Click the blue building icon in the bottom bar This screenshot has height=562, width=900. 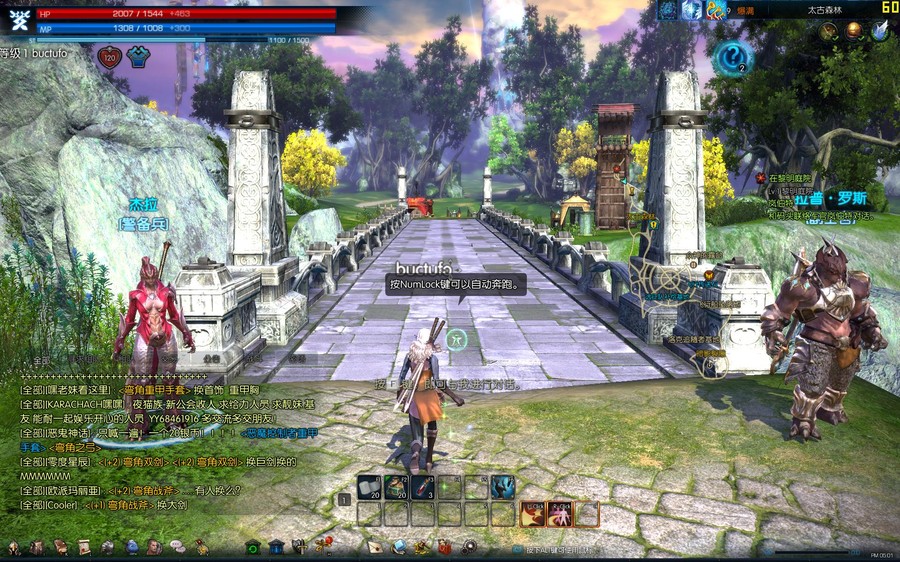tap(276, 547)
